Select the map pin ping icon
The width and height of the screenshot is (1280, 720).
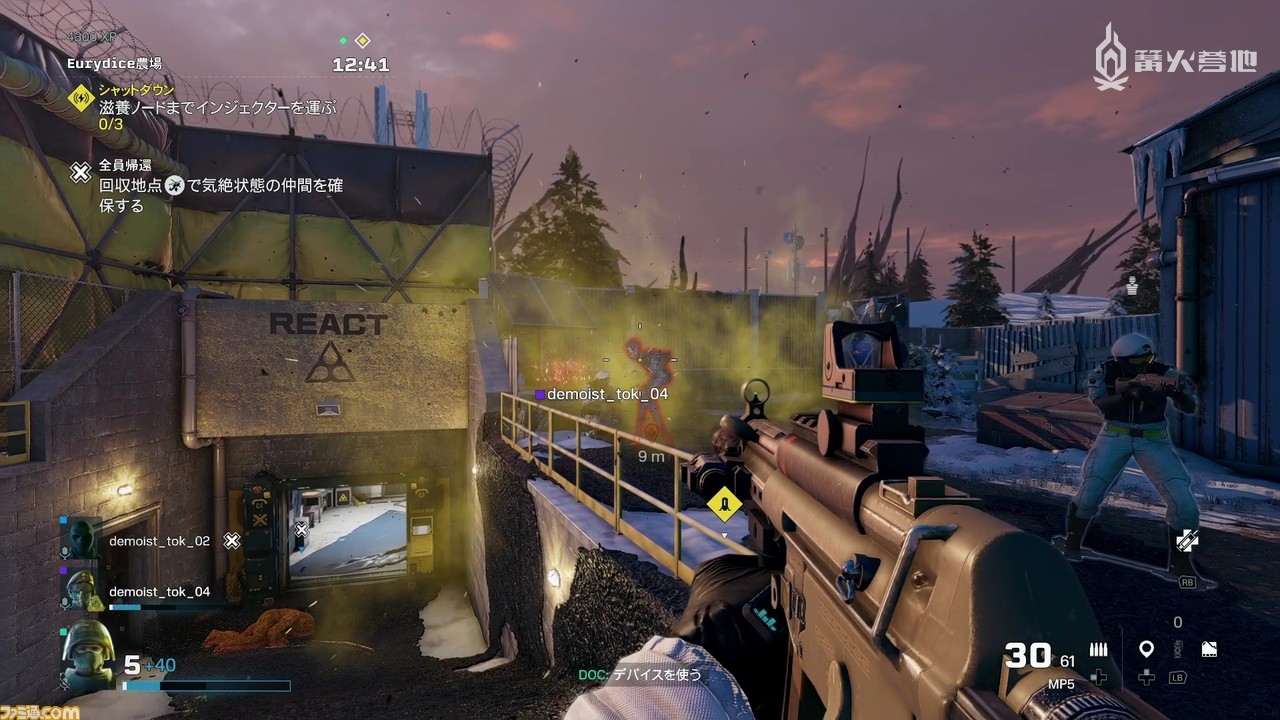pyautogui.click(x=1146, y=650)
